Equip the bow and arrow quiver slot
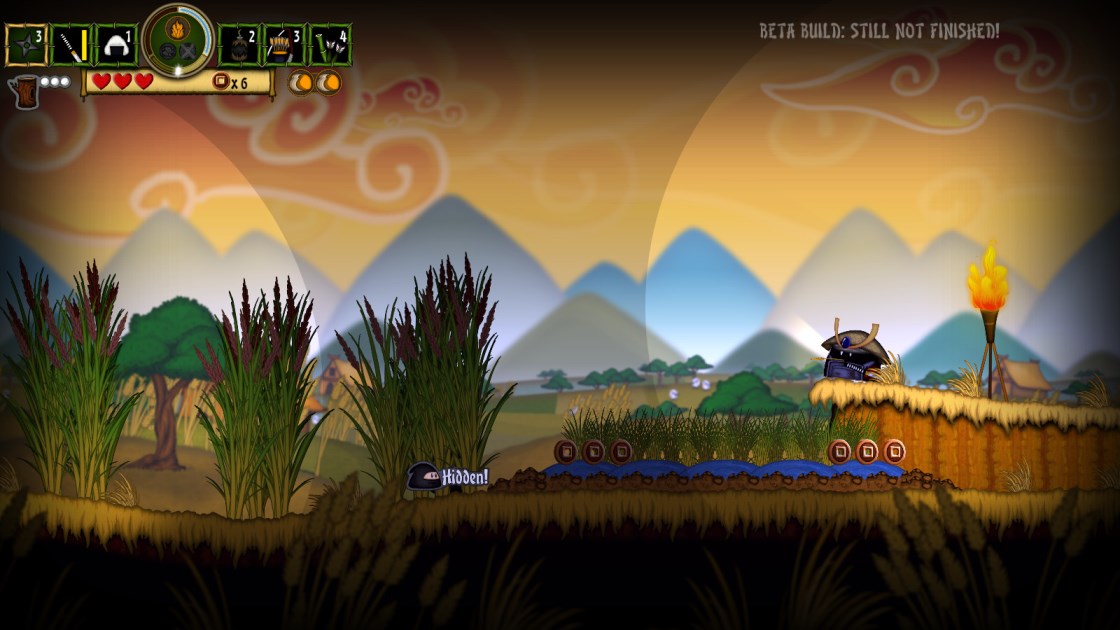The image size is (1120, 630). (284, 45)
